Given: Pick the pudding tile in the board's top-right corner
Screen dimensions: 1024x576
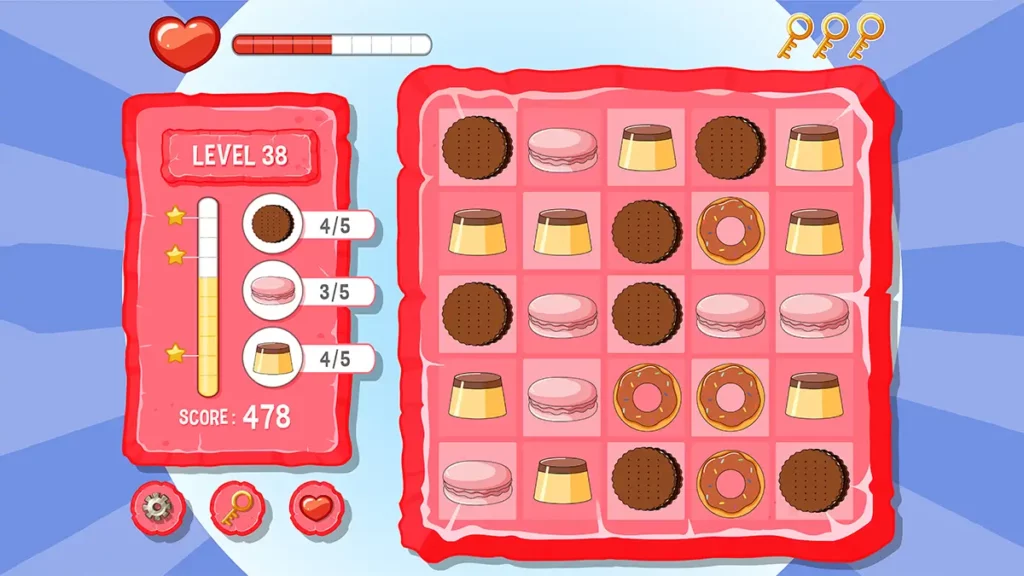Looking at the screenshot, I should tap(812, 147).
